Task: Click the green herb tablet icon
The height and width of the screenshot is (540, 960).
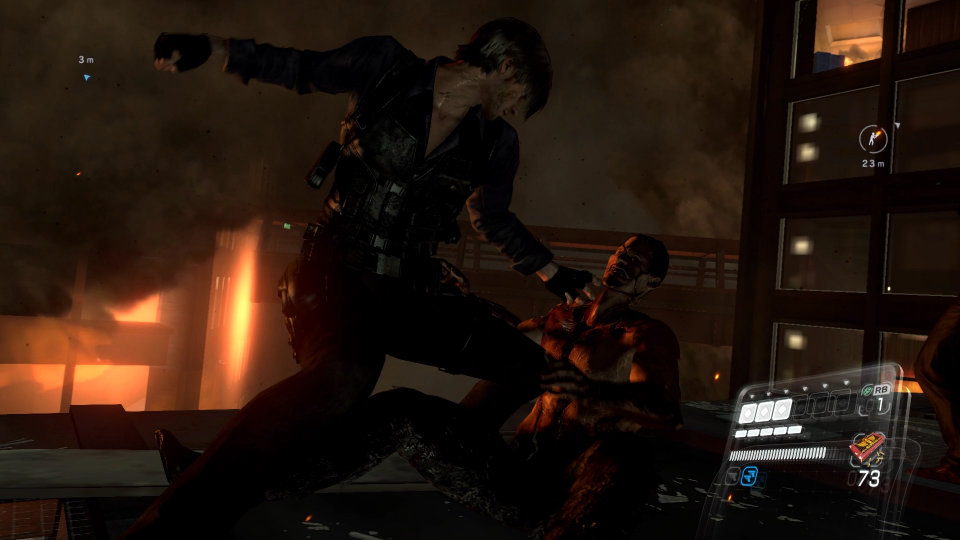Action: pyautogui.click(x=867, y=391)
